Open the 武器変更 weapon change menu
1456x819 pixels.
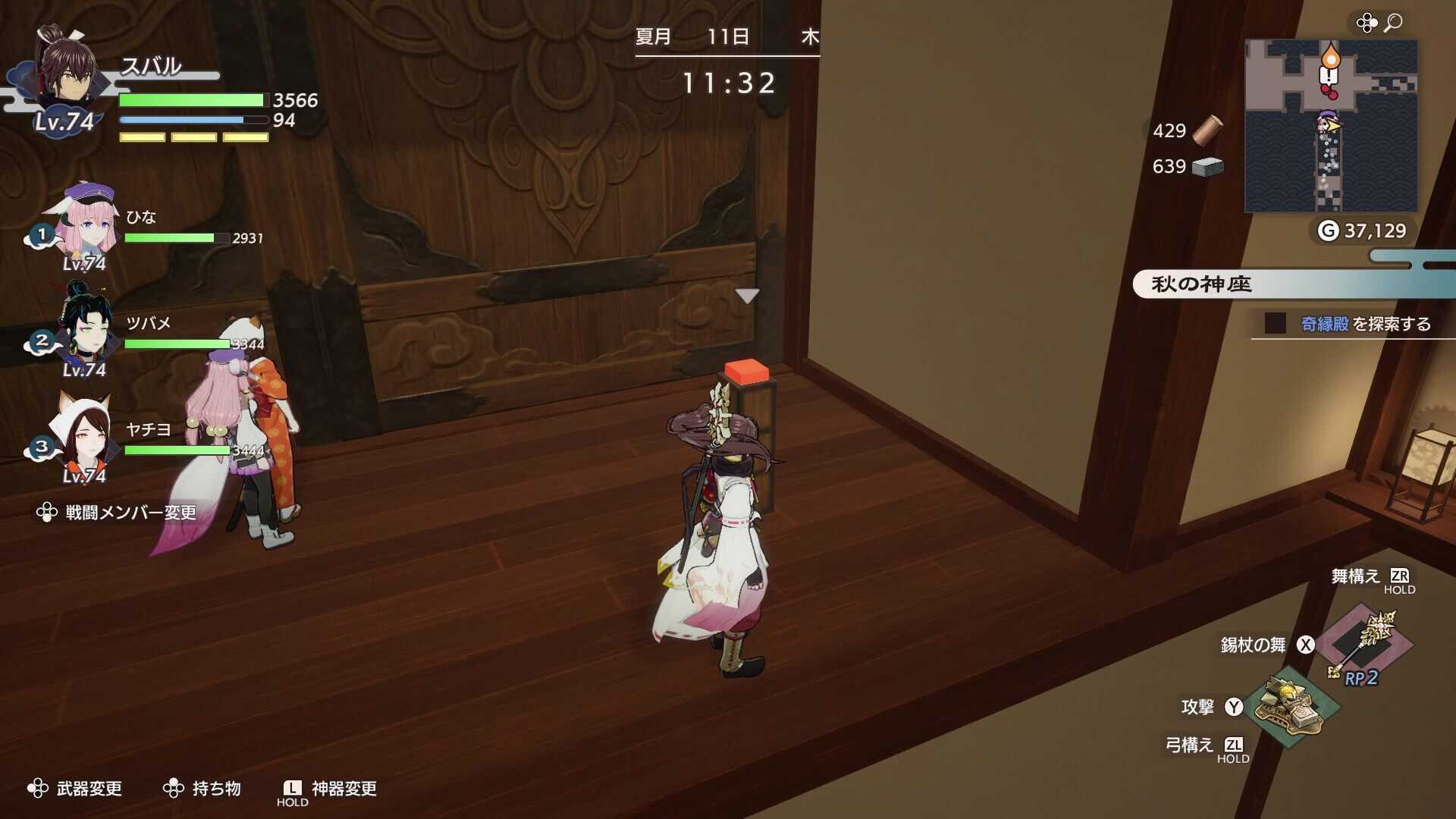pyautogui.click(x=91, y=789)
